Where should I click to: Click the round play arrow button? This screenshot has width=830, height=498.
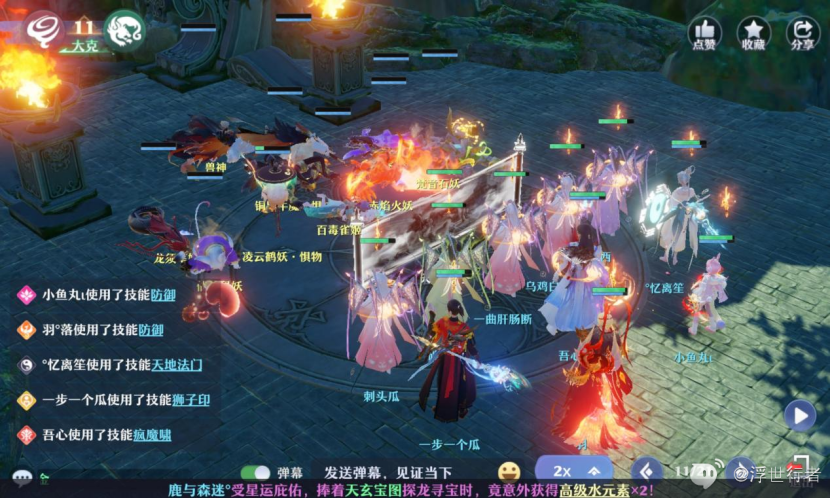[799, 415]
